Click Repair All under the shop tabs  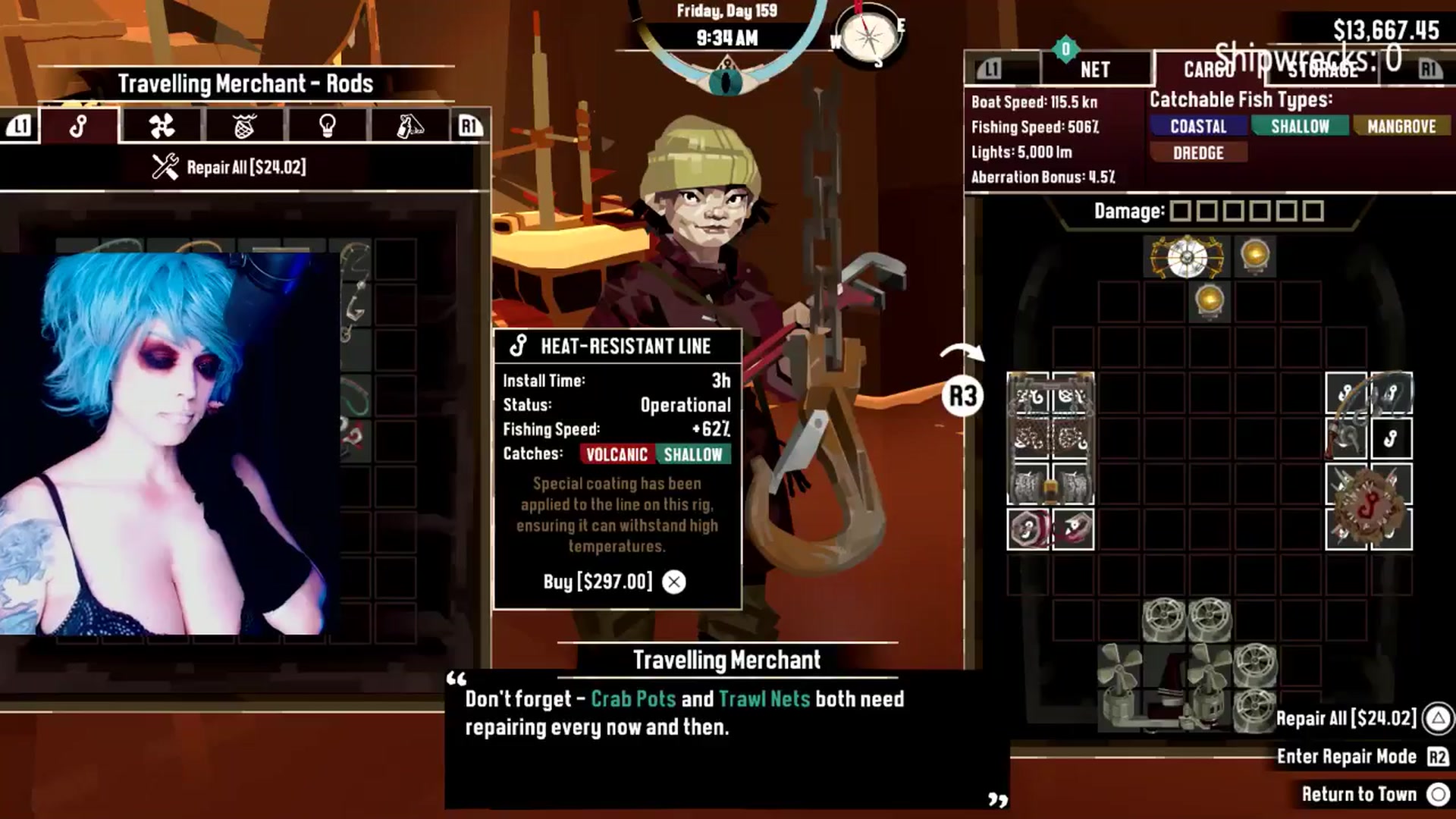(x=230, y=167)
